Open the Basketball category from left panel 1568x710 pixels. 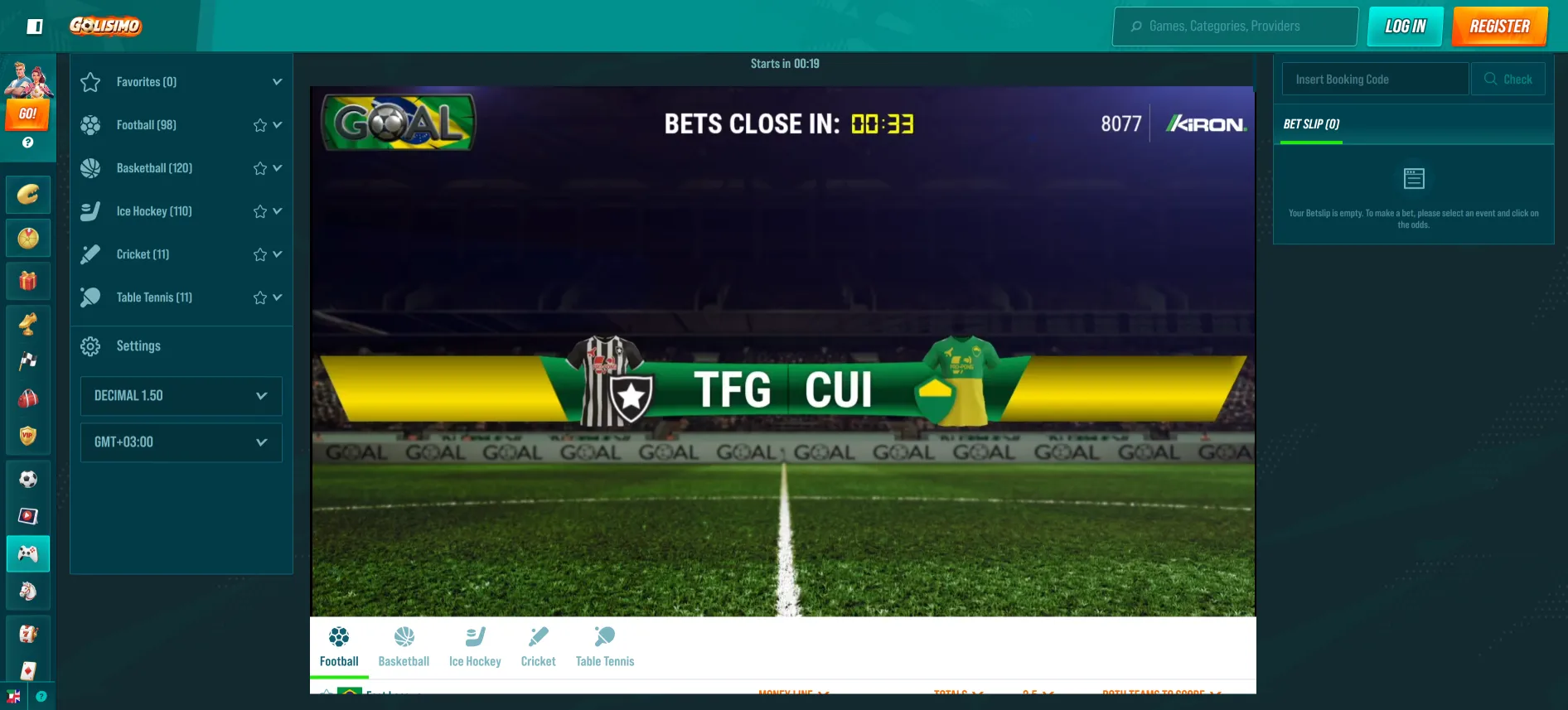(155, 167)
